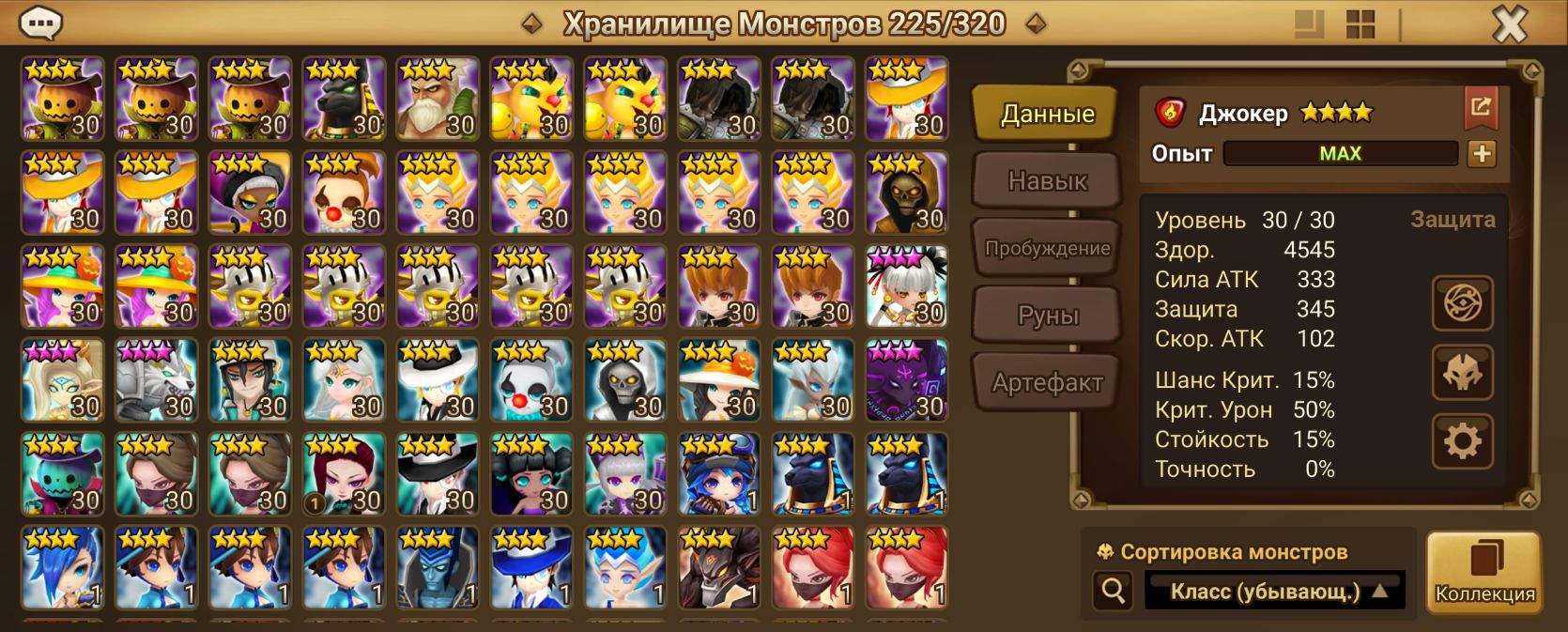
Task: Open the Навык tab
Action: [1047, 180]
